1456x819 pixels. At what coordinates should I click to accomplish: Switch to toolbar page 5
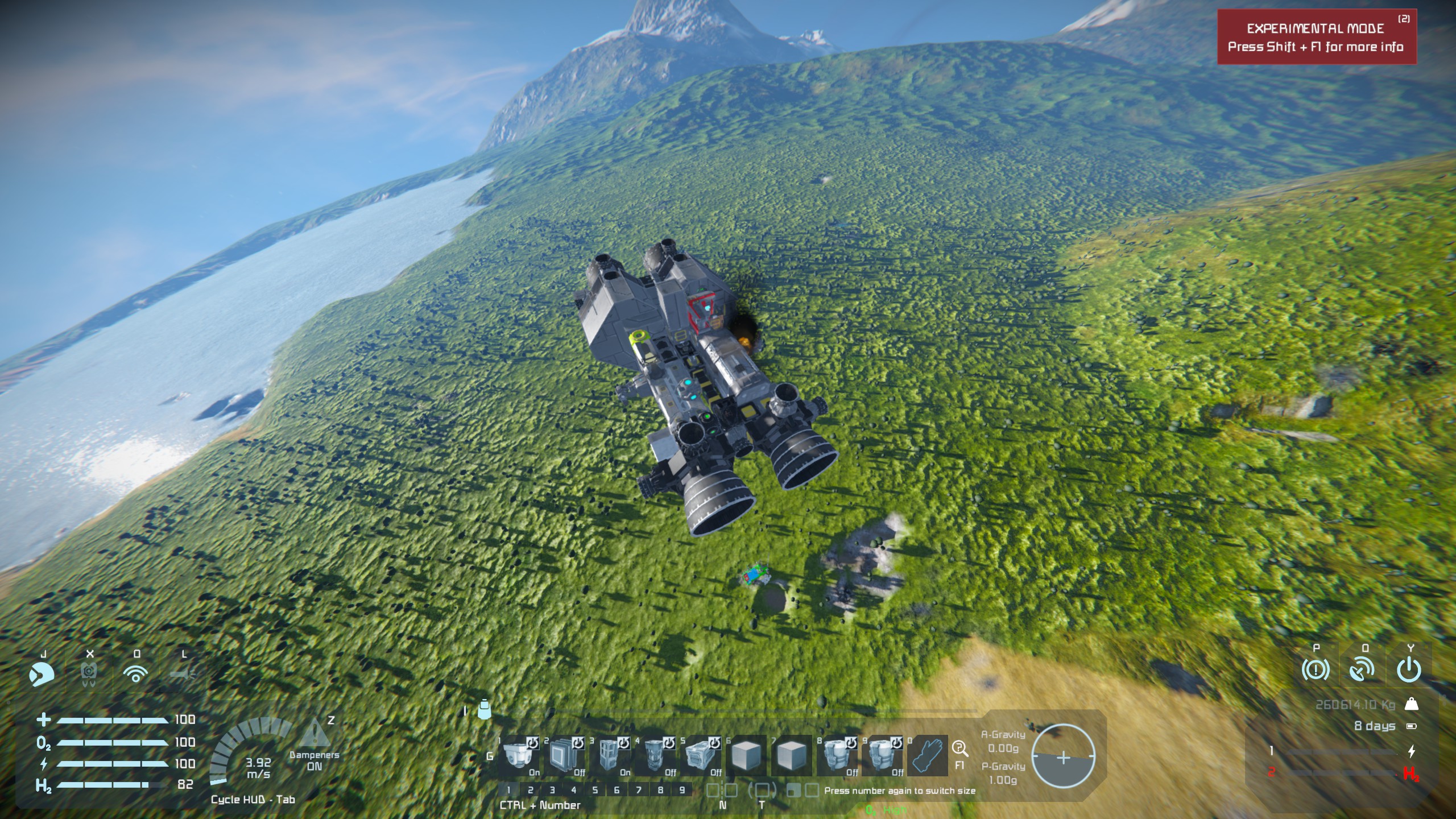[x=595, y=790]
